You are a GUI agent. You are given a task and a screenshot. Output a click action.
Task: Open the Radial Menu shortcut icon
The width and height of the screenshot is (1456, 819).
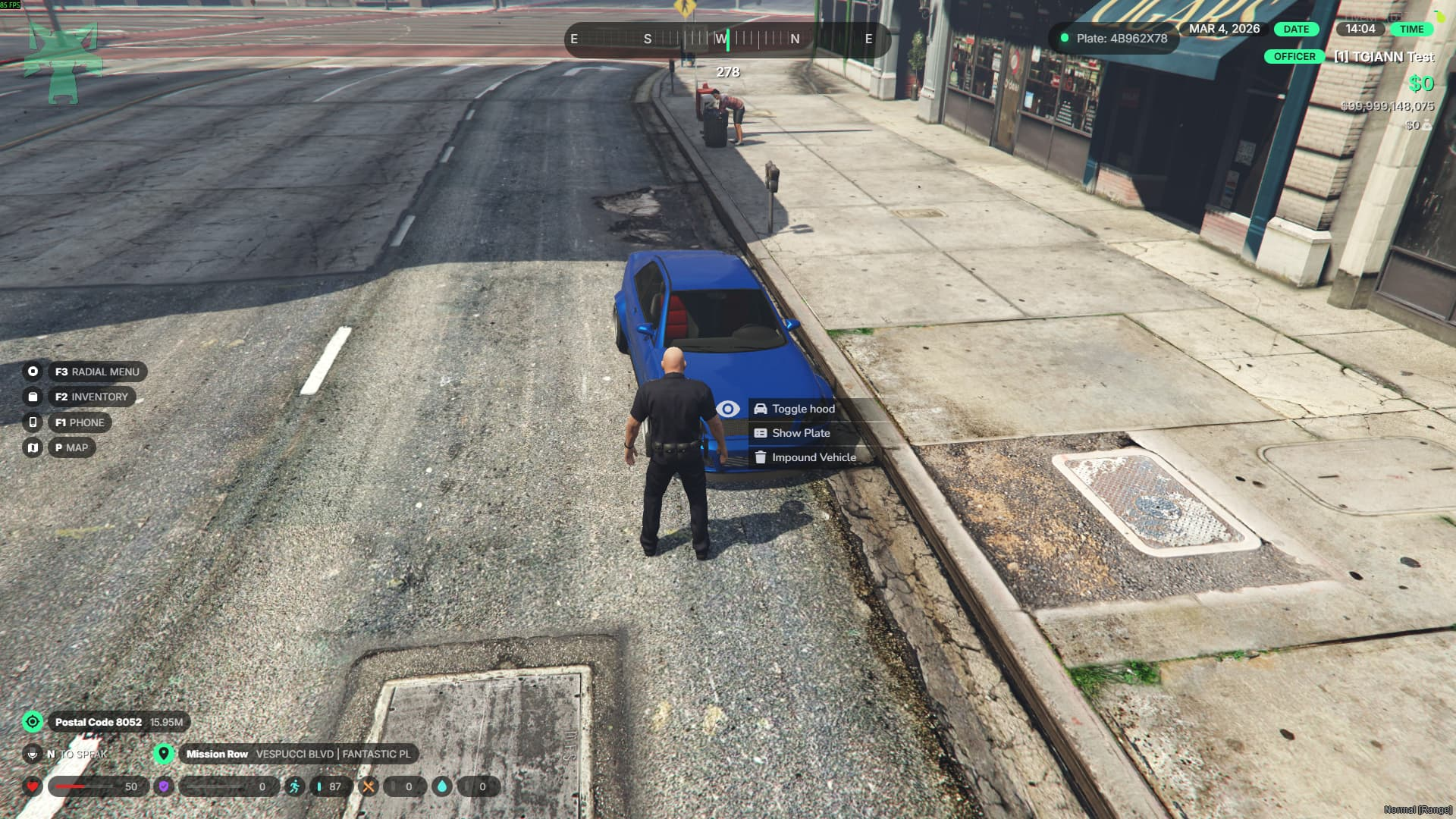click(33, 372)
